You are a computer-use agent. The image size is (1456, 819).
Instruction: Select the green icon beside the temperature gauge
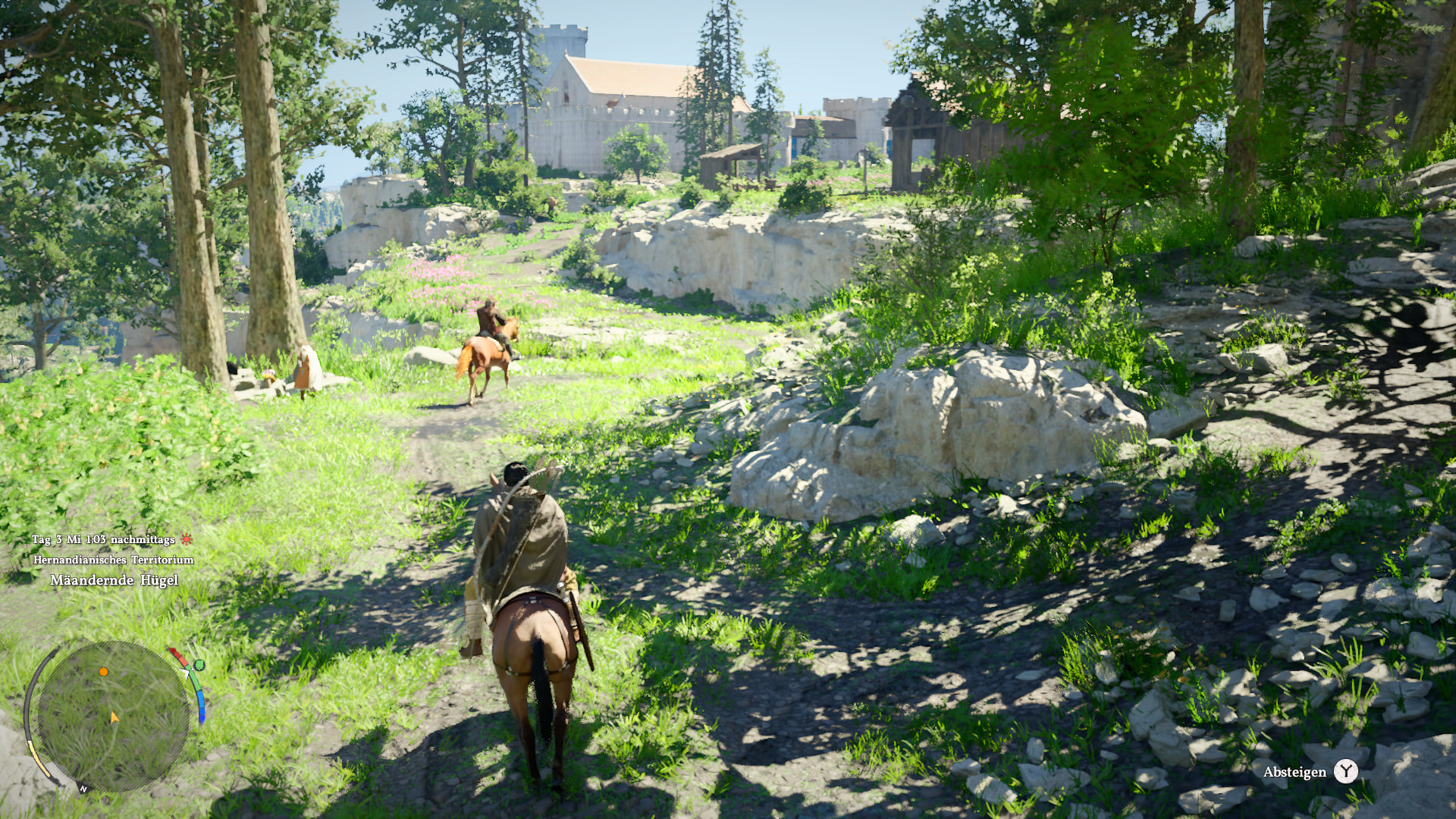coord(199,665)
